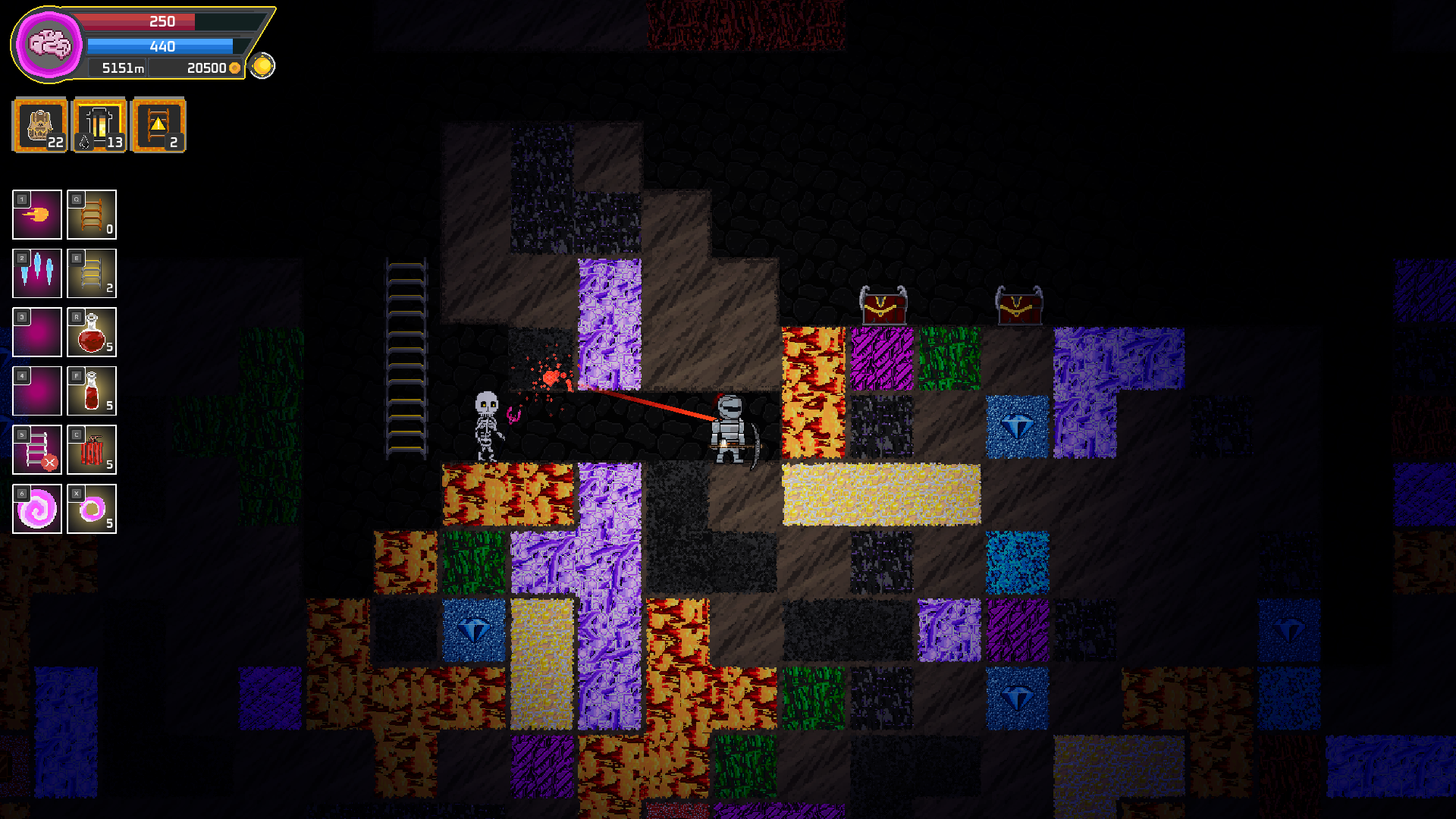Cast the ice shards spell
The width and height of the screenshot is (1456, 819).
[x=37, y=274]
